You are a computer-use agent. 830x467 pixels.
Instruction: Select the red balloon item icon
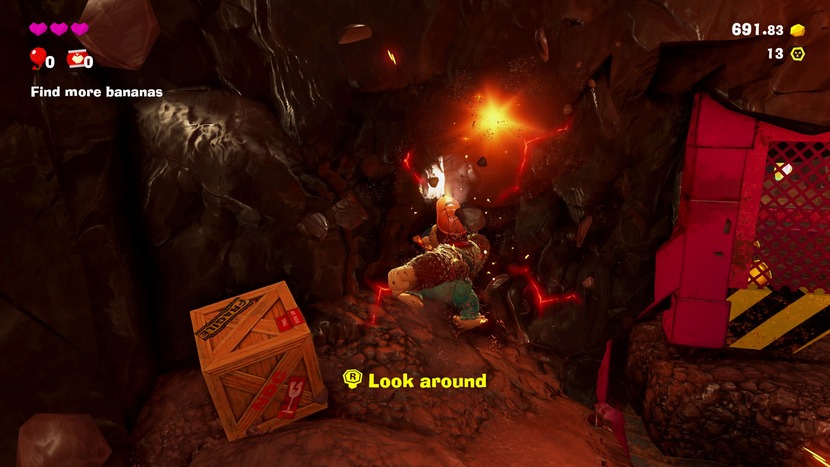tap(37, 59)
